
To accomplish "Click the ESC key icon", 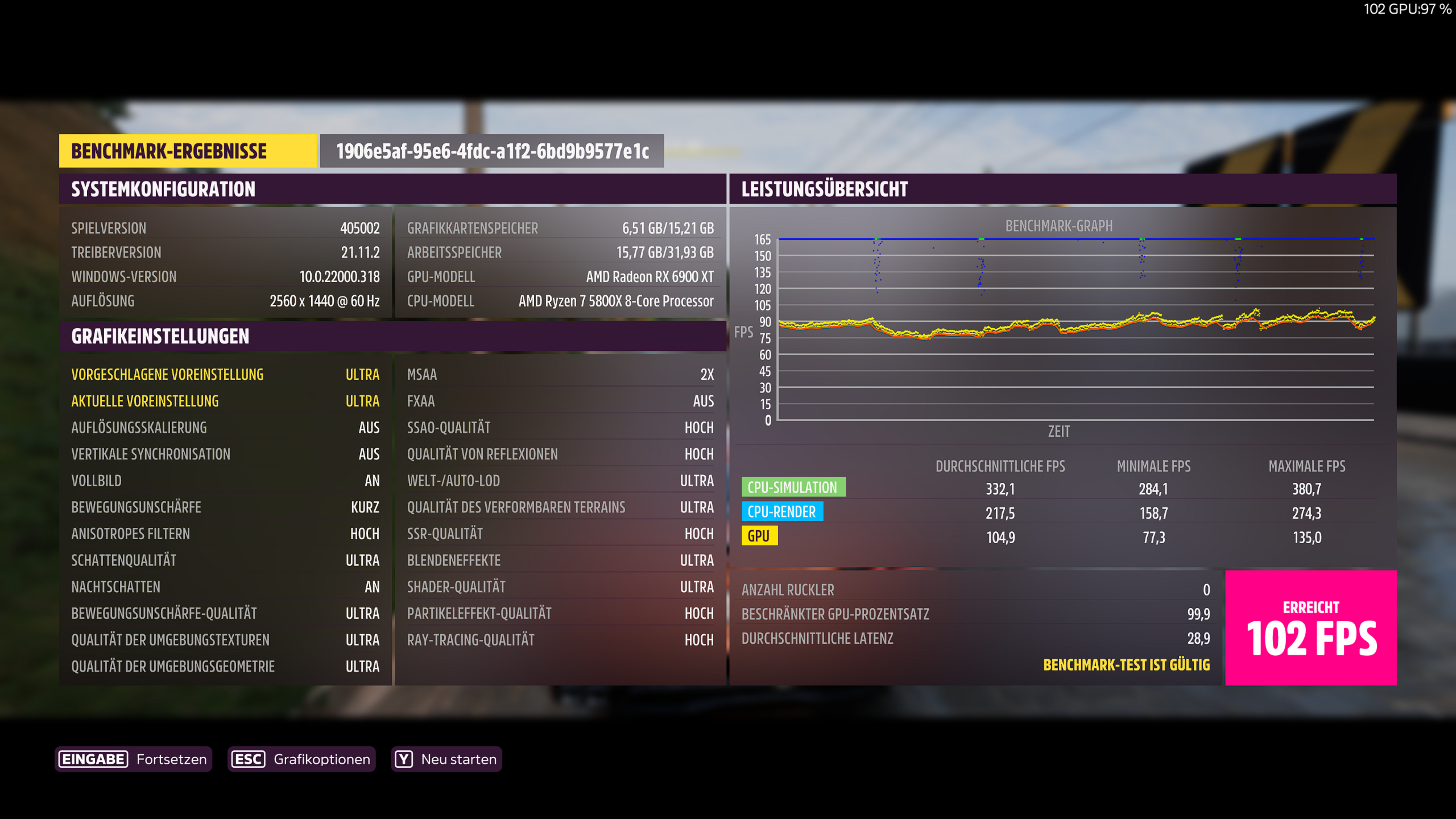I will pyautogui.click(x=248, y=759).
